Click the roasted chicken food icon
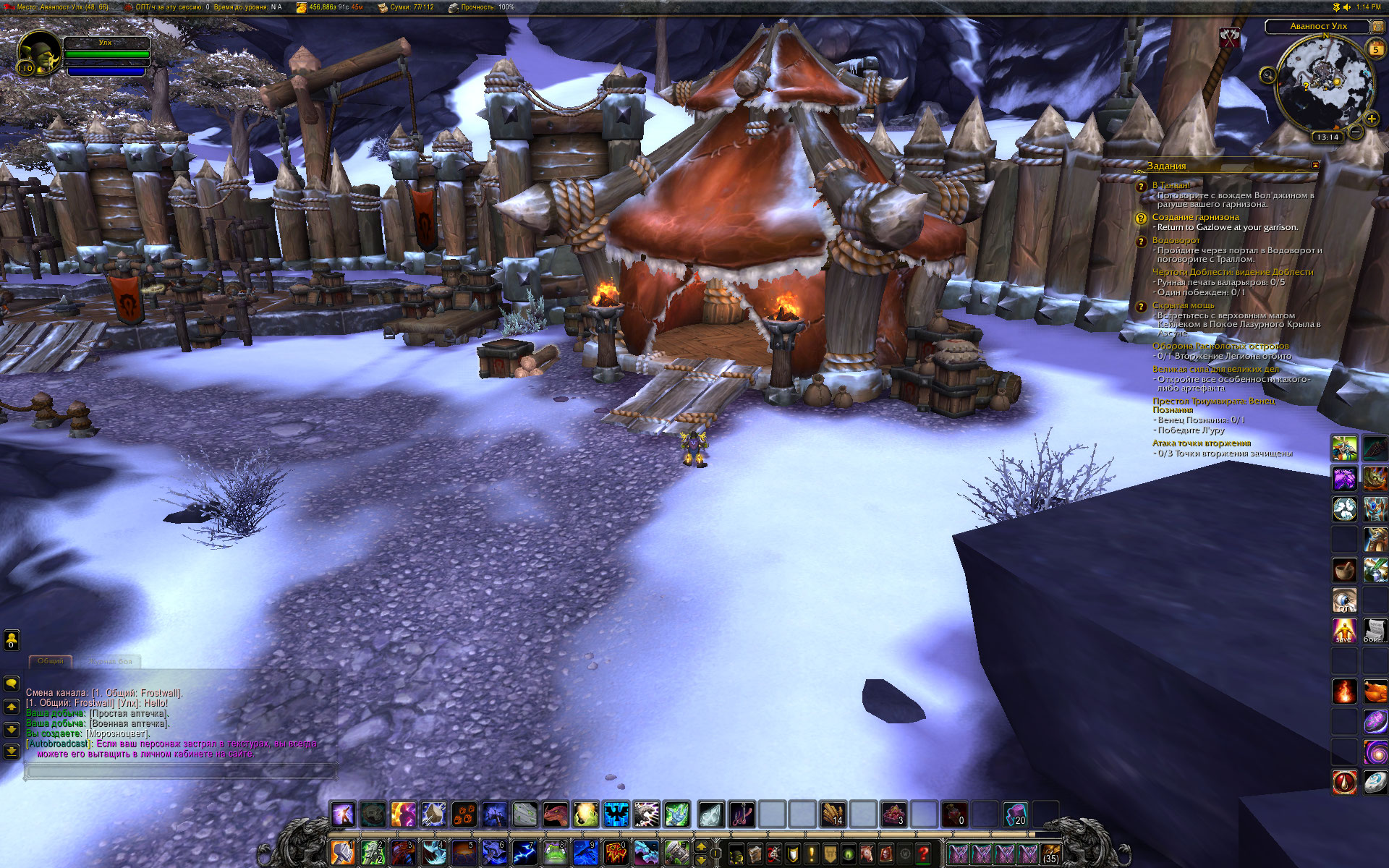The height and width of the screenshot is (868, 1389). pyautogui.click(x=1375, y=691)
